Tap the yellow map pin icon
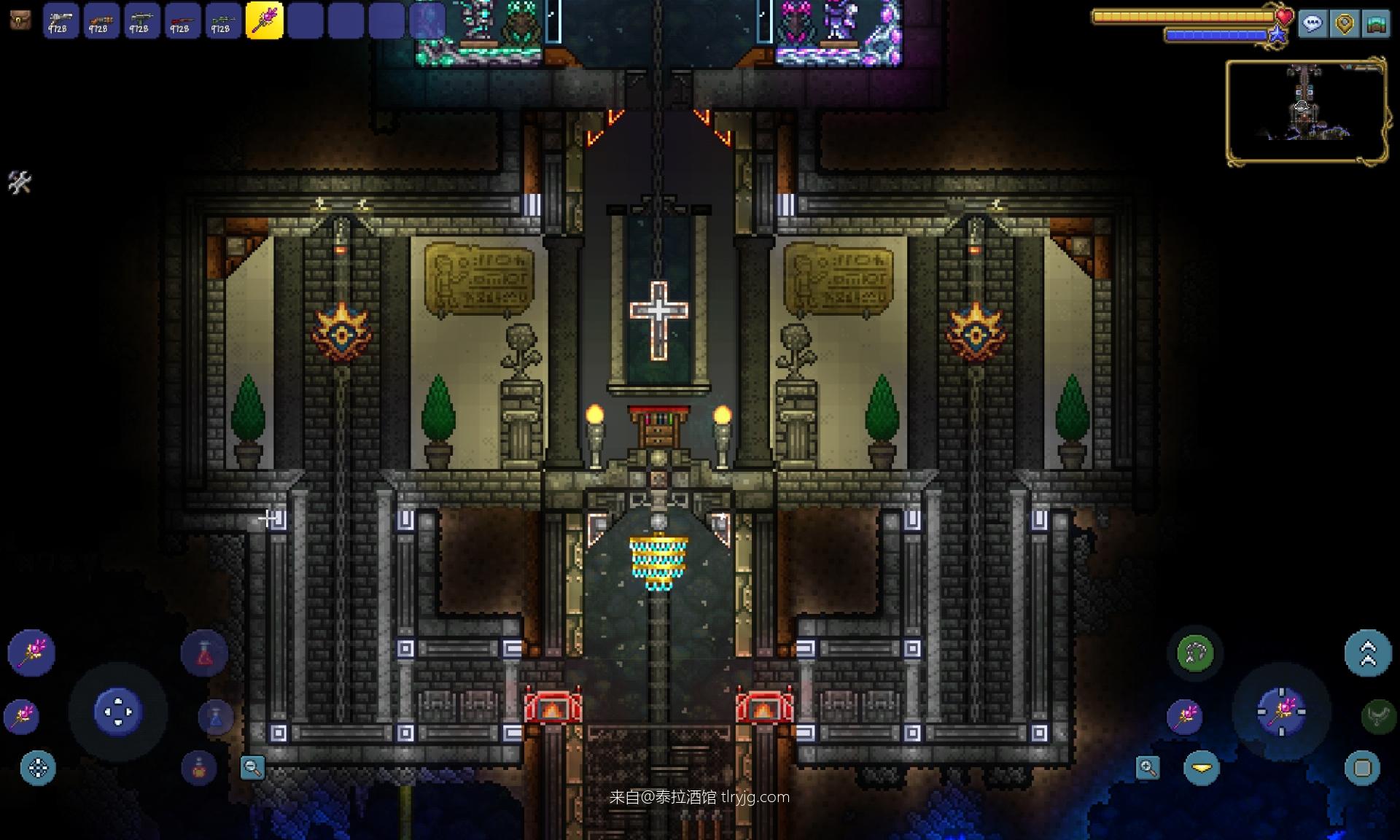Image resolution: width=1400 pixels, height=840 pixels. coord(1345,24)
